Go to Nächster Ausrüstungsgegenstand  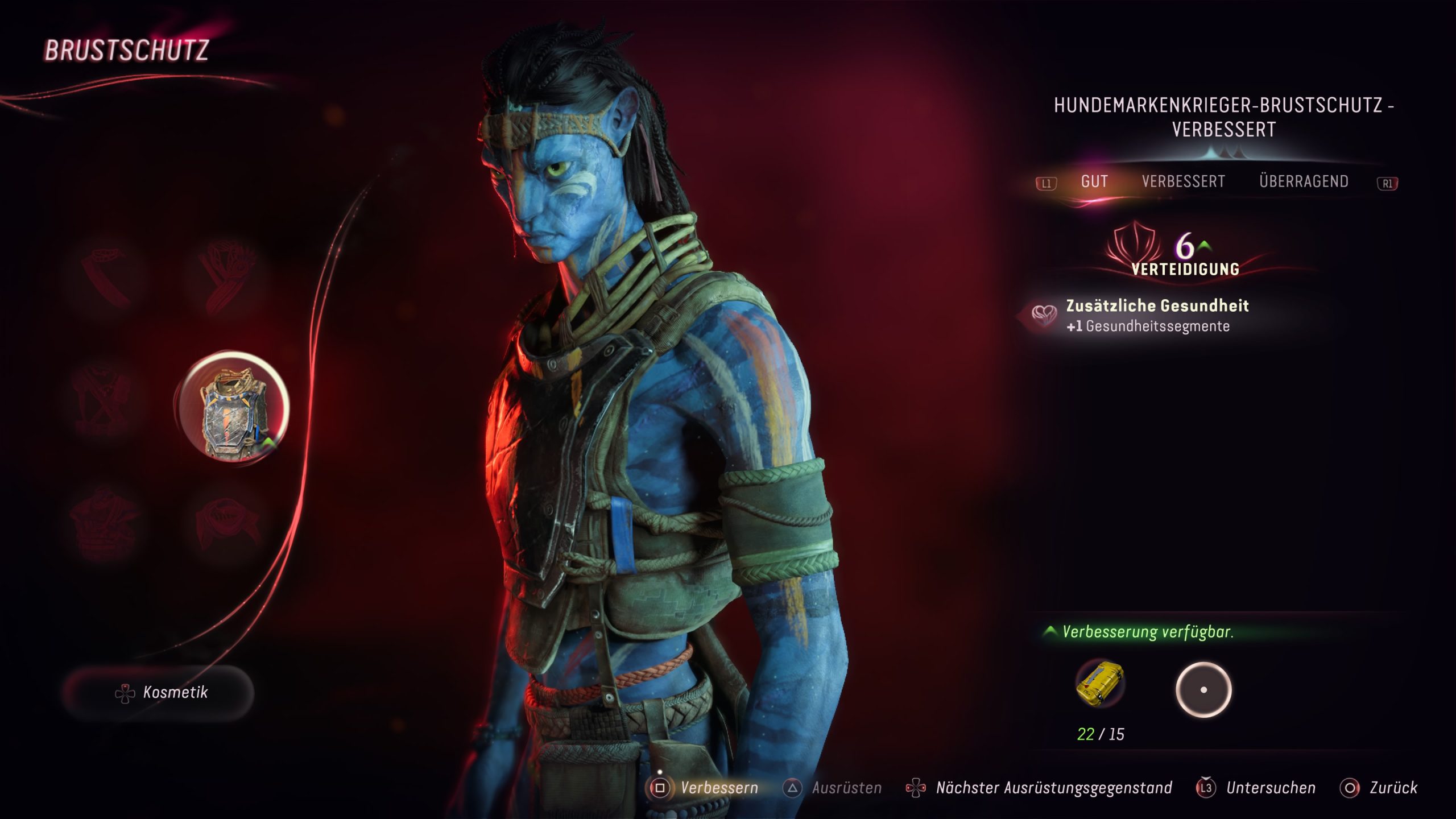click(x=1040, y=788)
